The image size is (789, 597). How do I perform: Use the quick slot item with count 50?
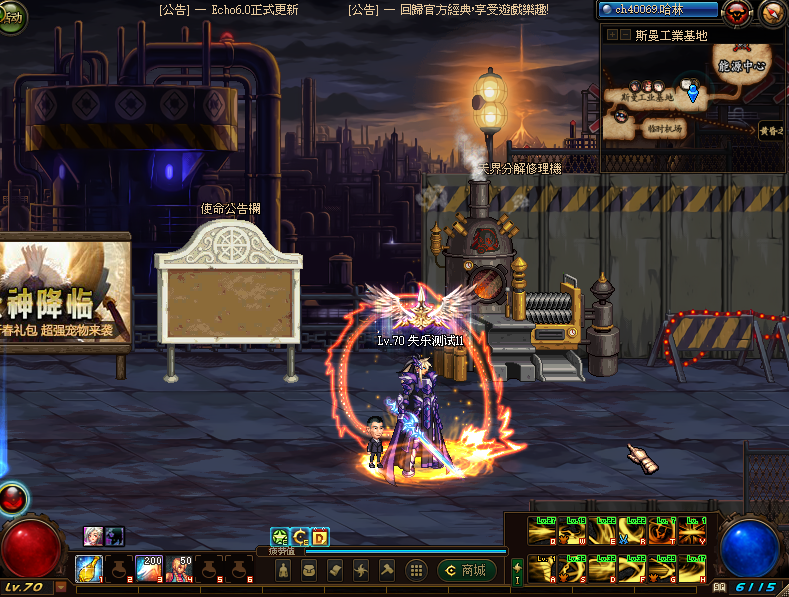[x=180, y=568]
